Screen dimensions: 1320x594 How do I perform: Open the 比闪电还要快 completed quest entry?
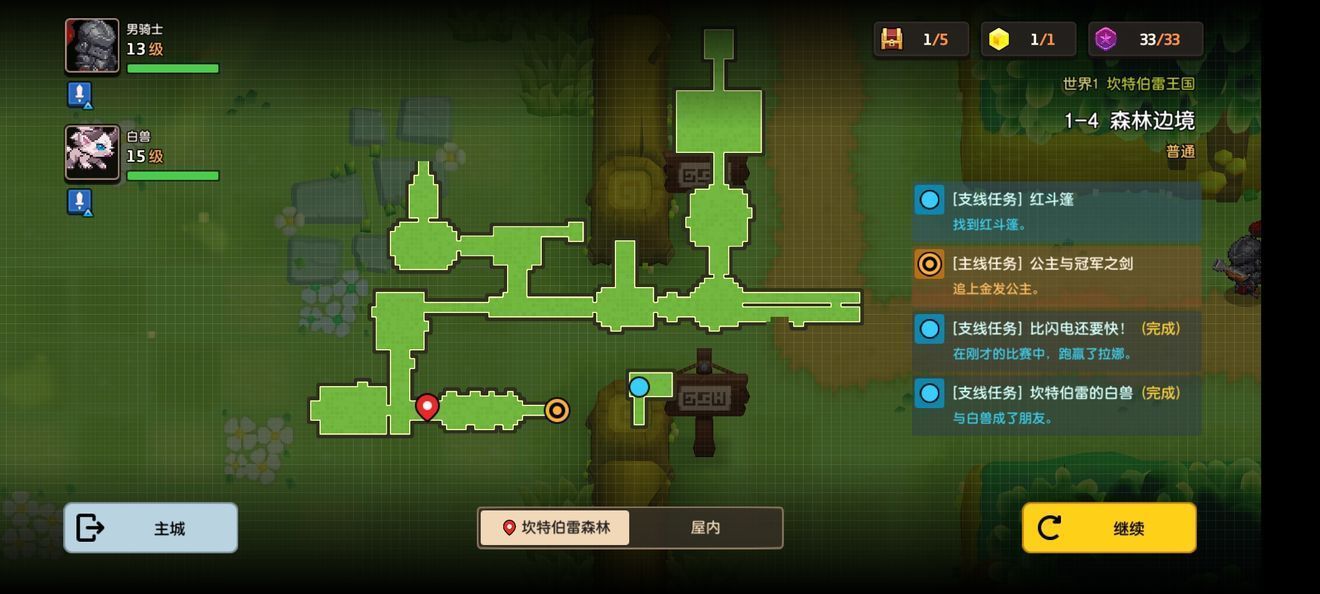1056,340
